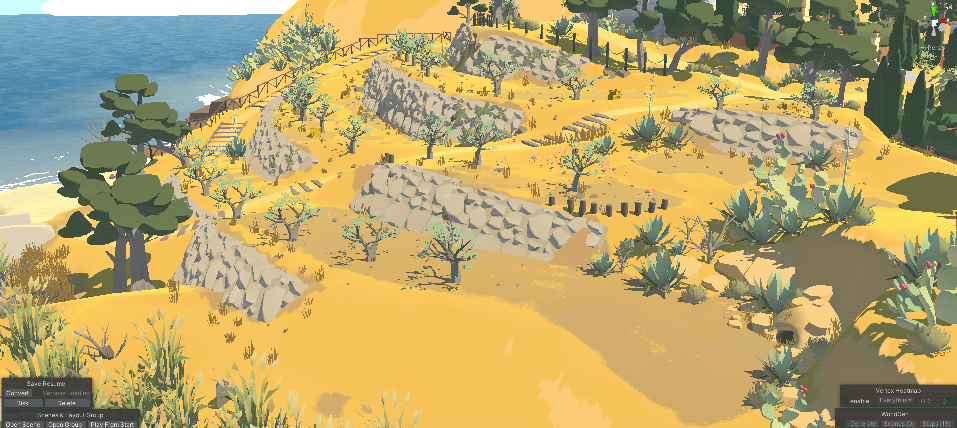The height and width of the screenshot is (428, 957).
Task: Open Scene from the layout group panel
Action: click(x=22, y=423)
